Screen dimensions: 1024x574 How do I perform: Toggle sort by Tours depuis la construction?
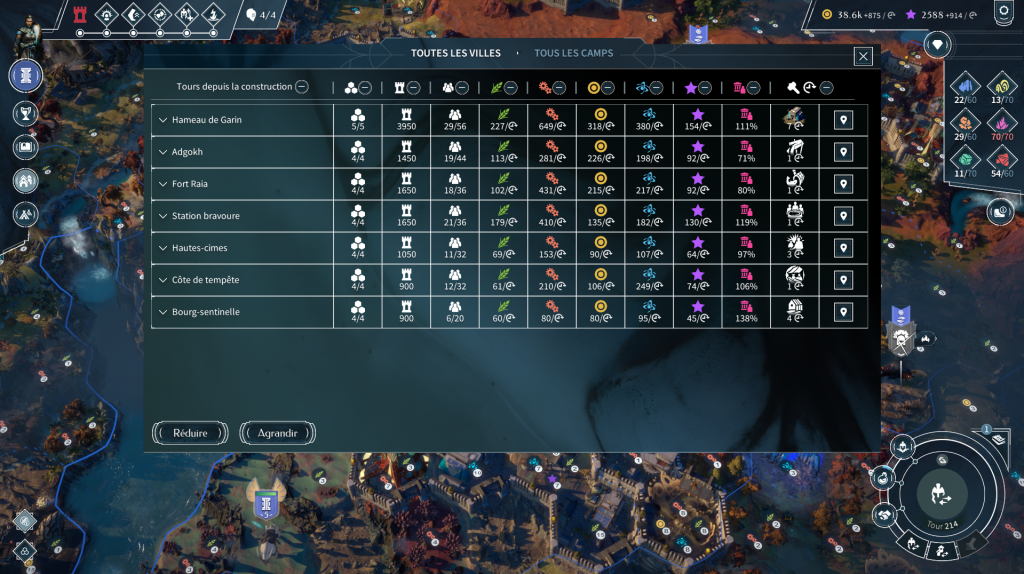click(301, 87)
